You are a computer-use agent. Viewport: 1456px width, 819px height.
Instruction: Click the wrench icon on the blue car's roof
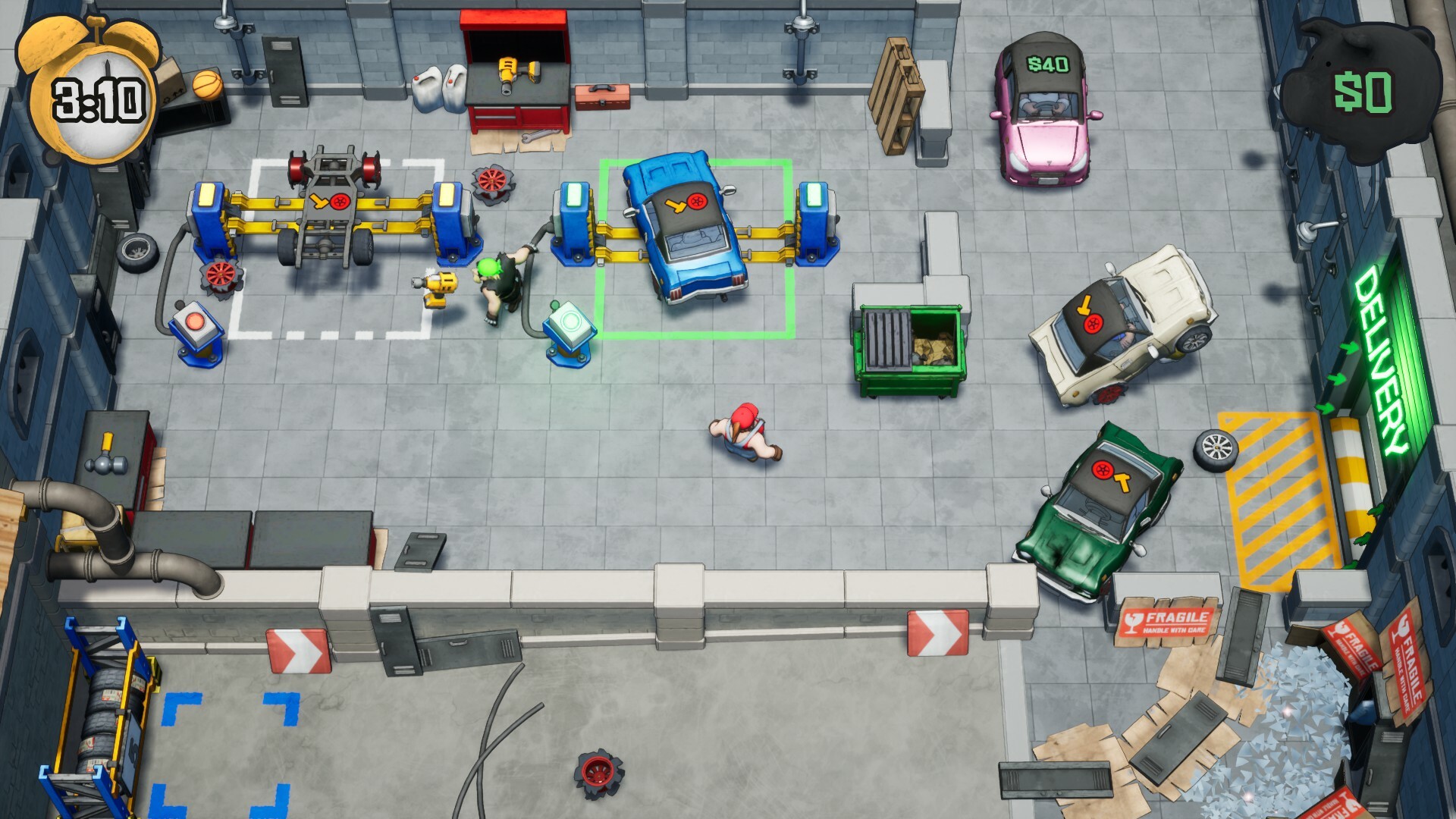click(x=677, y=206)
